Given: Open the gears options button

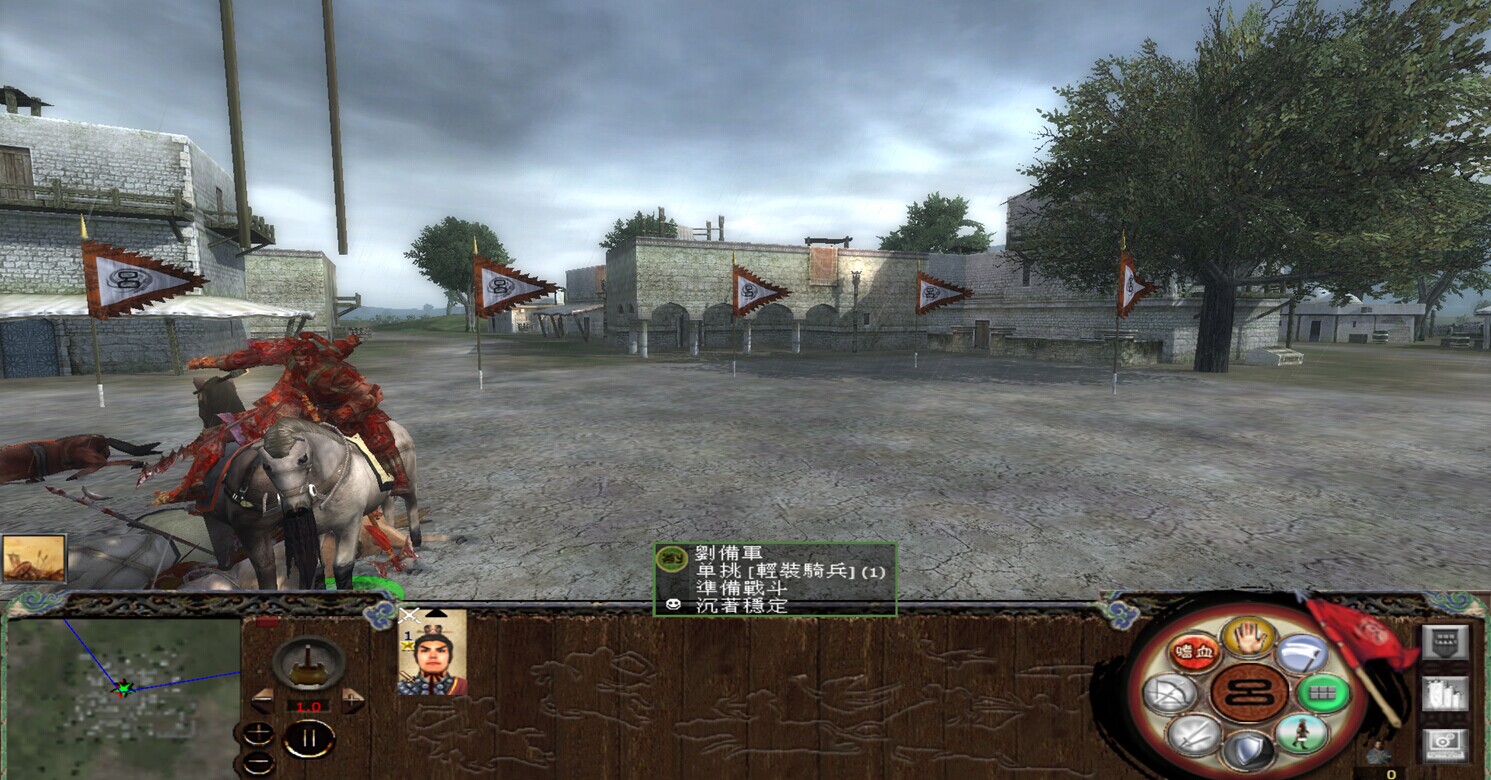Looking at the screenshot, I should (x=1445, y=744).
